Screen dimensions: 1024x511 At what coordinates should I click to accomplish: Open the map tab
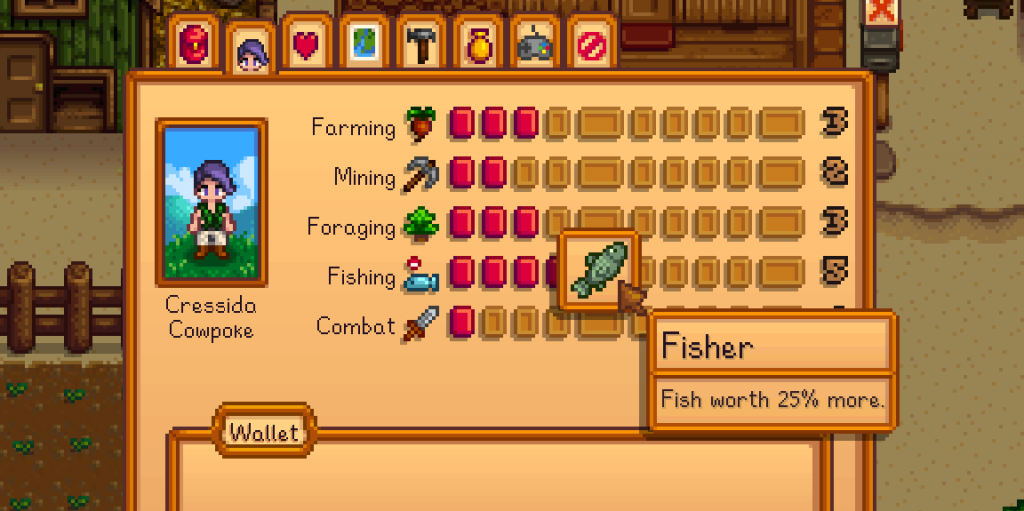pyautogui.click(x=364, y=44)
